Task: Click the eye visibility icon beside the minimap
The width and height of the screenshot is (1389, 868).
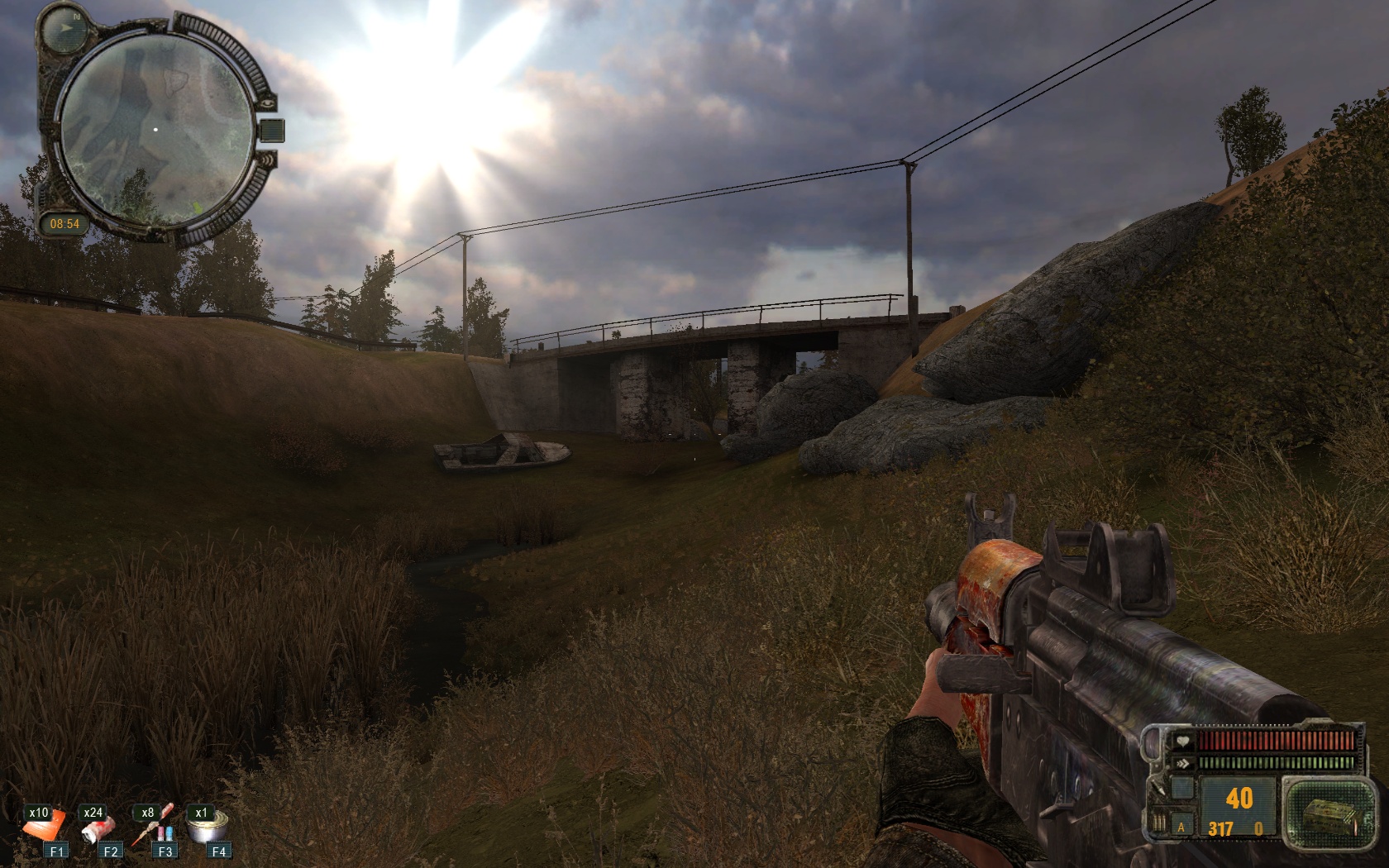Action: [x=269, y=104]
